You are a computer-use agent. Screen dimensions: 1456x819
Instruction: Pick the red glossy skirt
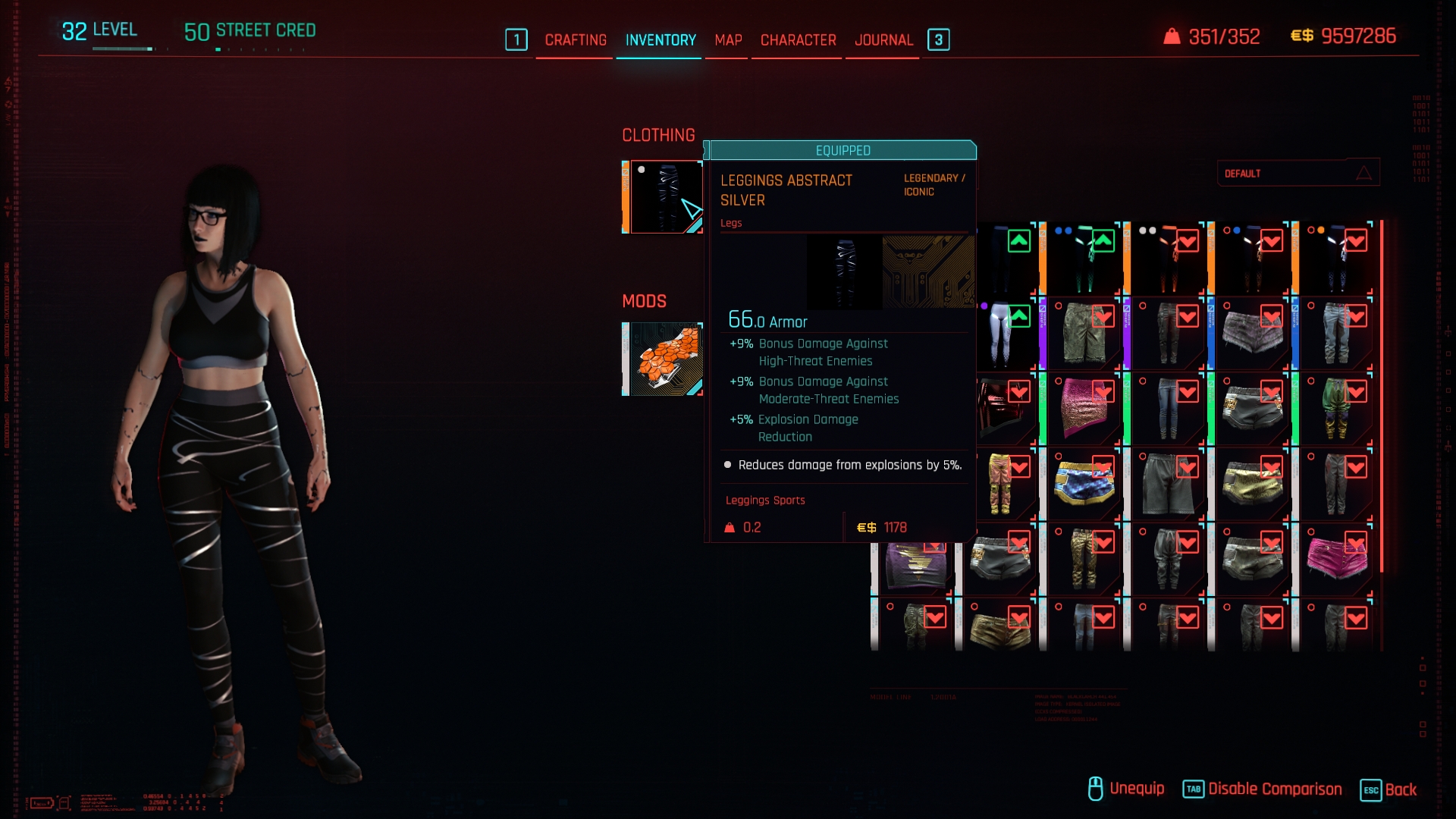click(x=1001, y=409)
